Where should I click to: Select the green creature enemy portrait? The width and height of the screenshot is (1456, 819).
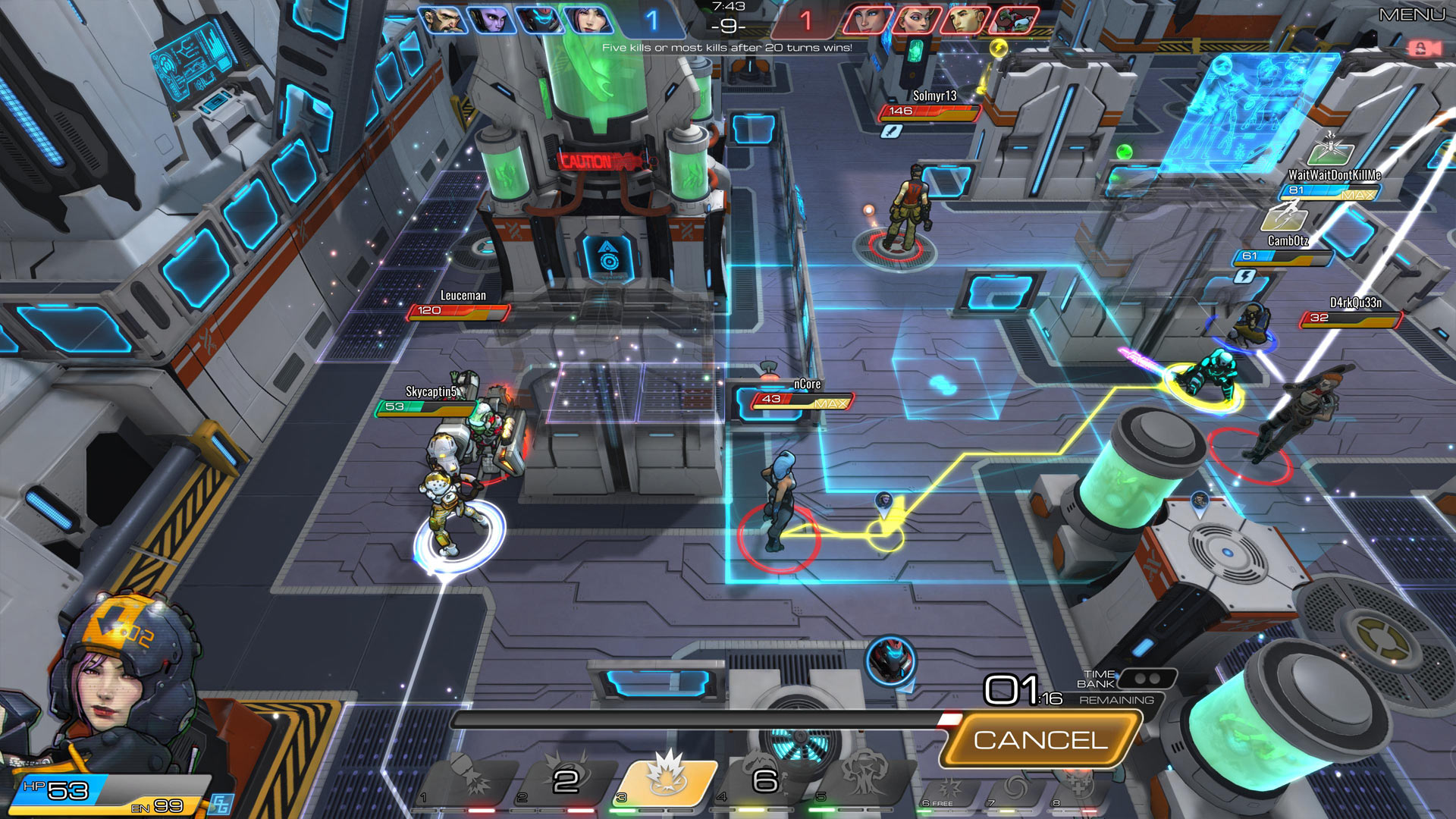pyautogui.click(x=1014, y=20)
